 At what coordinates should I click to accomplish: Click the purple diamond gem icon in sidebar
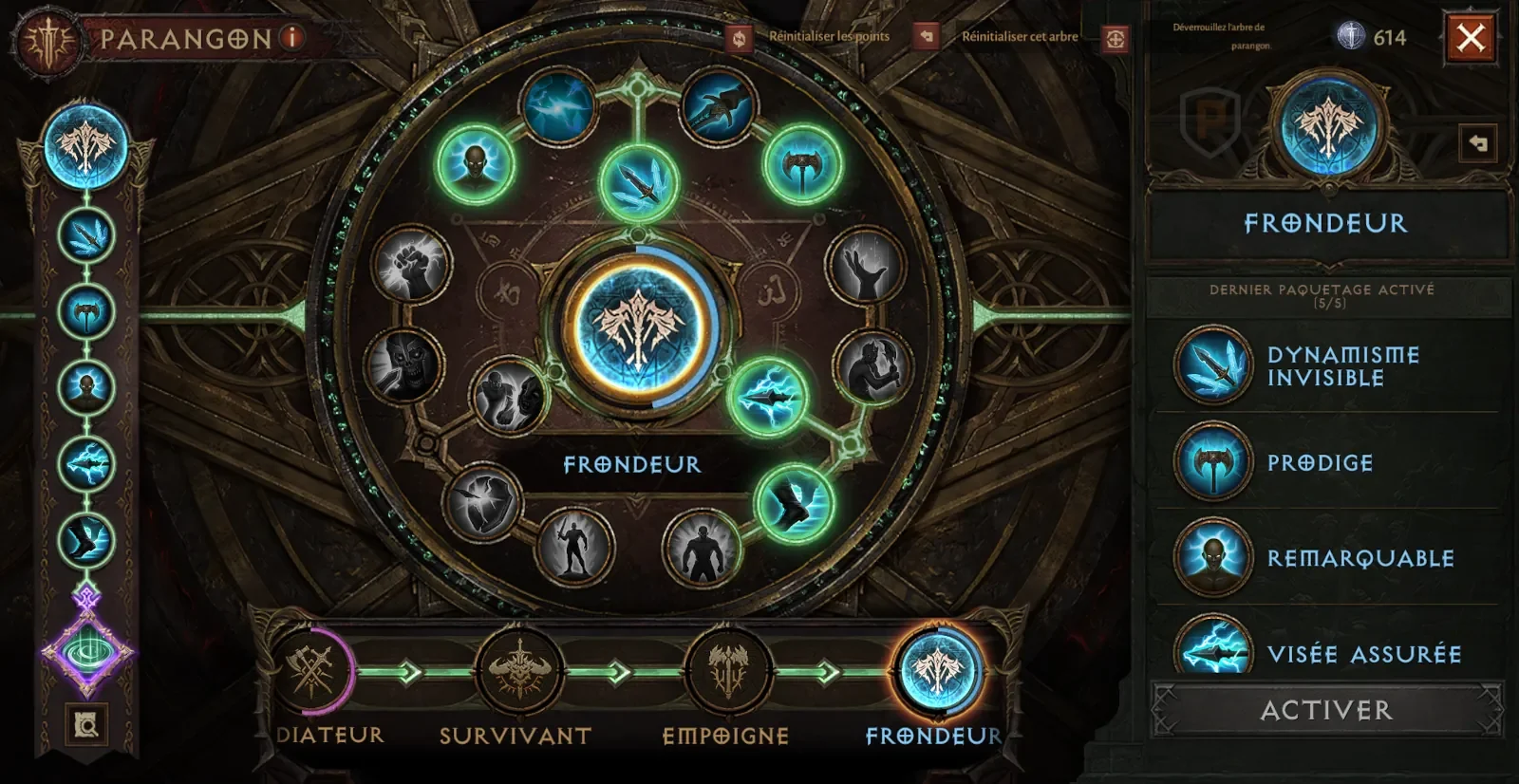(86, 652)
